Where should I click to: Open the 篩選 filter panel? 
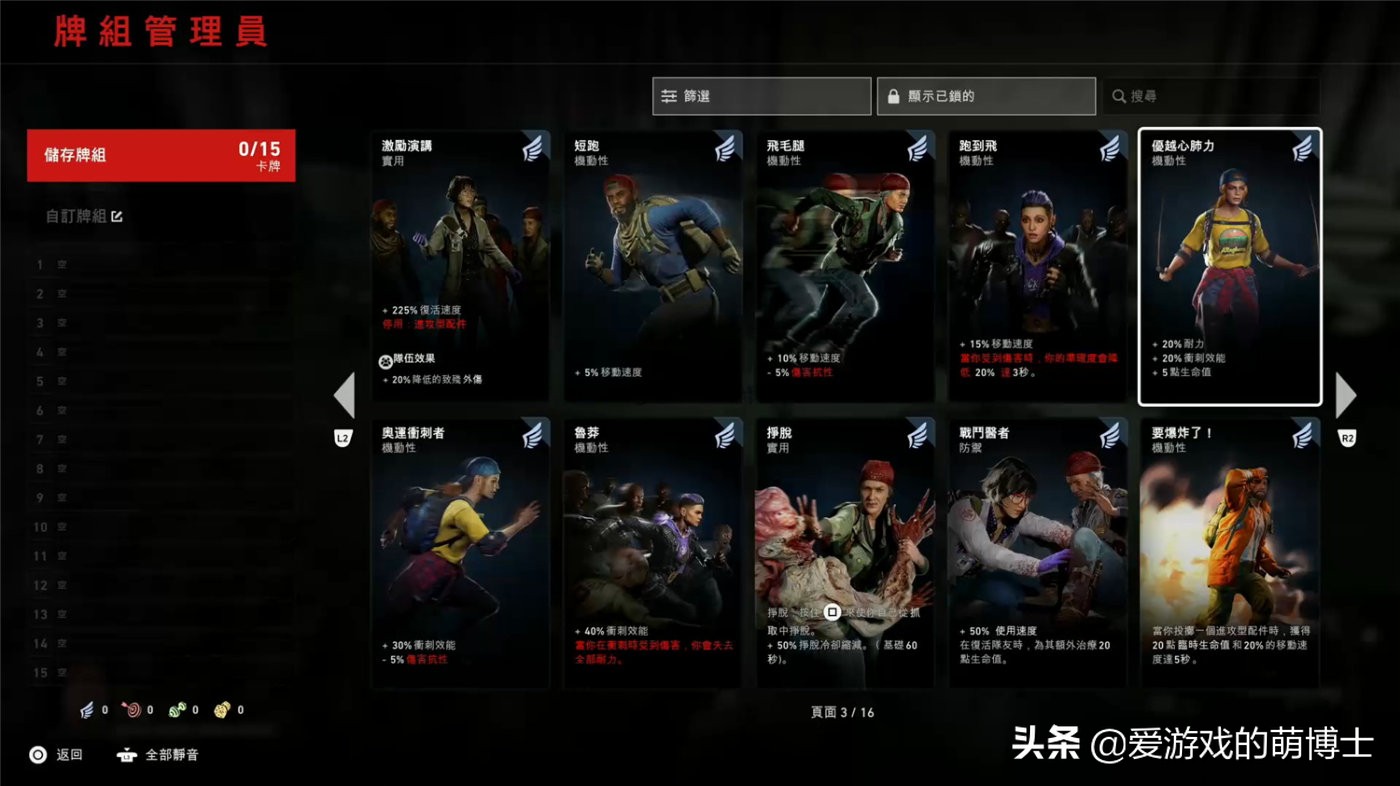pyautogui.click(x=761, y=96)
